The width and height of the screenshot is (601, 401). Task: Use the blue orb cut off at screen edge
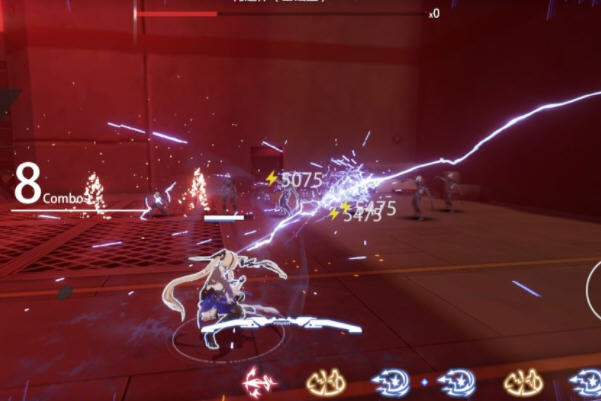587,382
